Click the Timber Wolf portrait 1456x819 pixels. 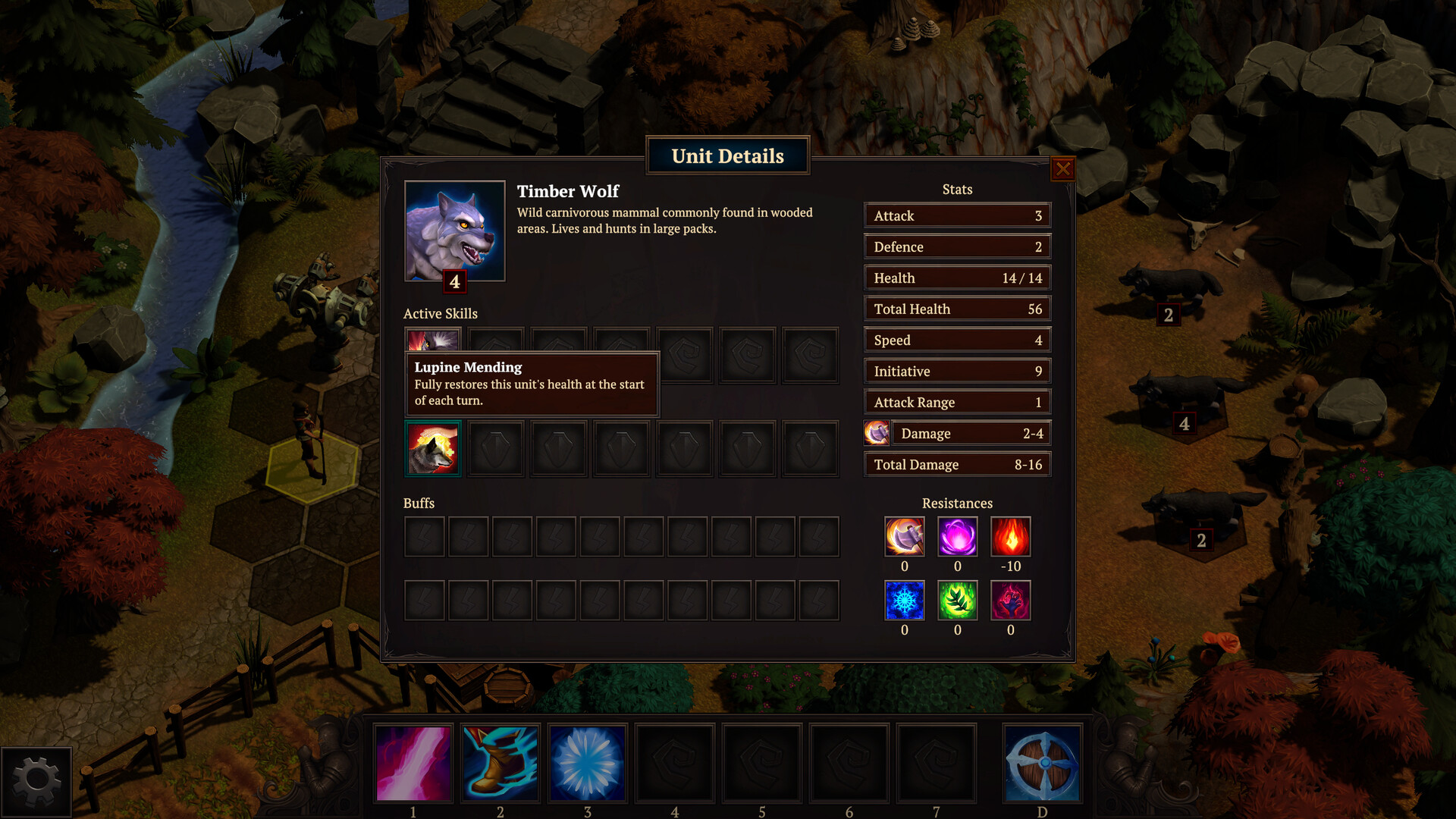tap(455, 230)
